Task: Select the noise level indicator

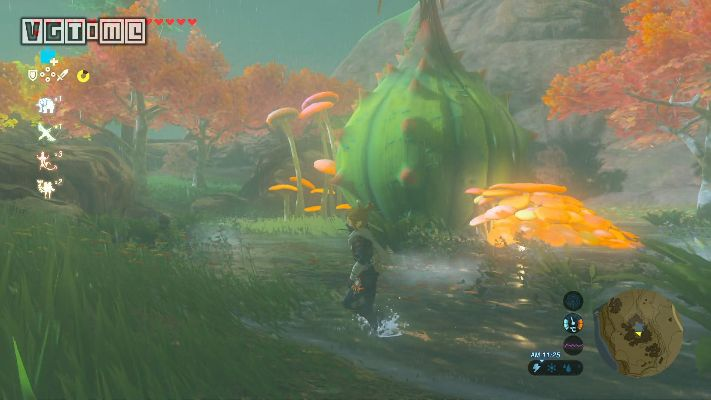Action: (x=573, y=346)
